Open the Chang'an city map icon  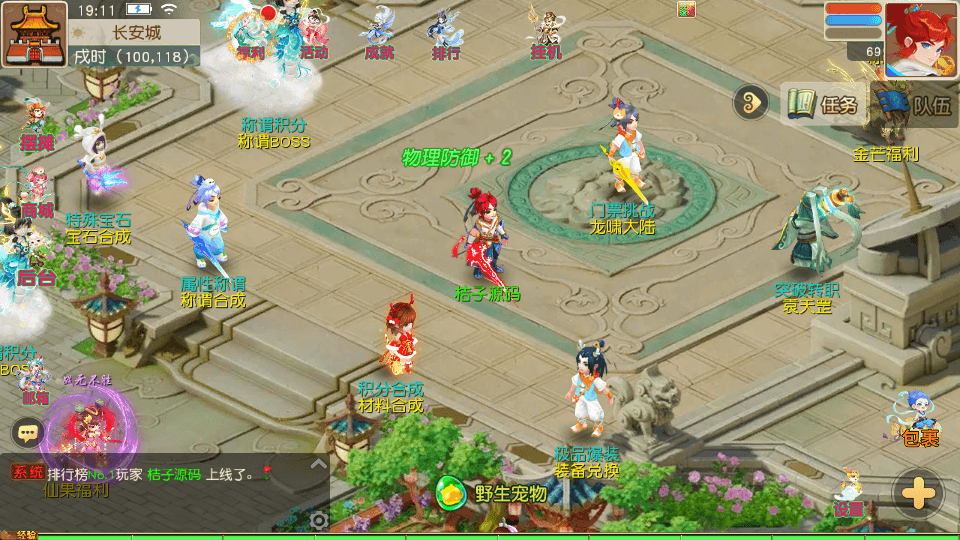(x=33, y=33)
